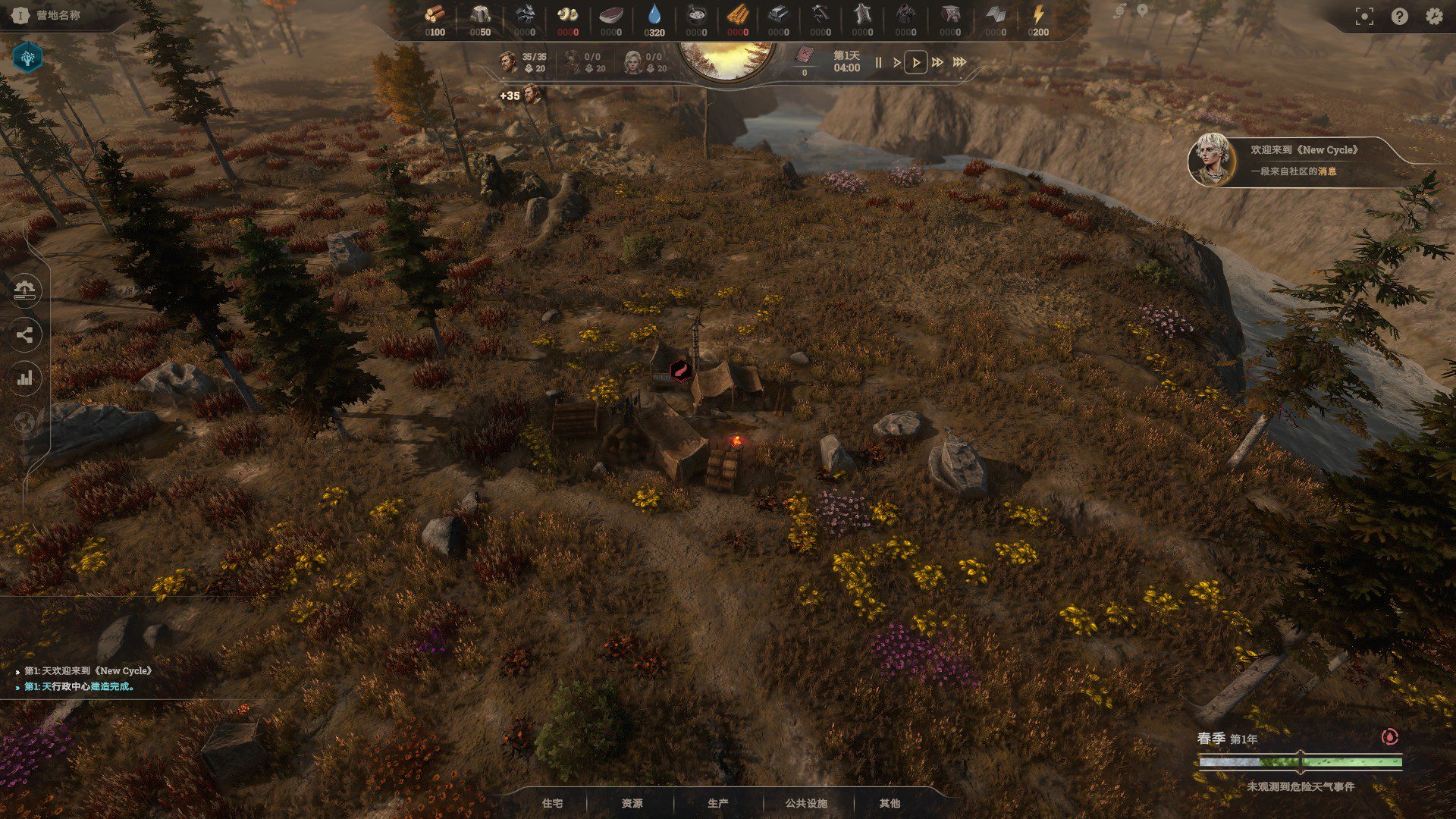1456x819 pixels.
Task: Open the gear settings menu
Action: tap(1433, 17)
